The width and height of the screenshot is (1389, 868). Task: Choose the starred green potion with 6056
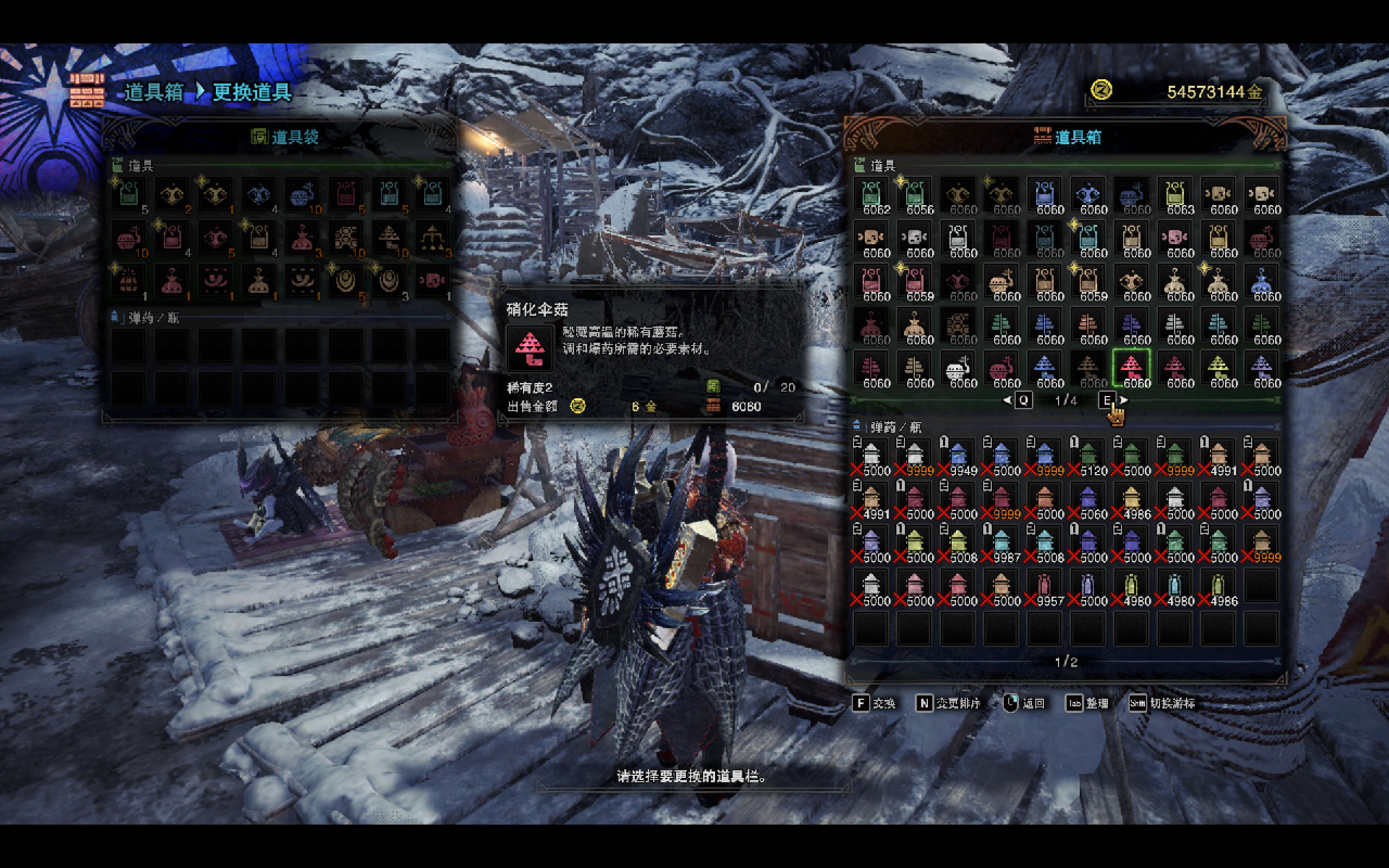coord(914,195)
